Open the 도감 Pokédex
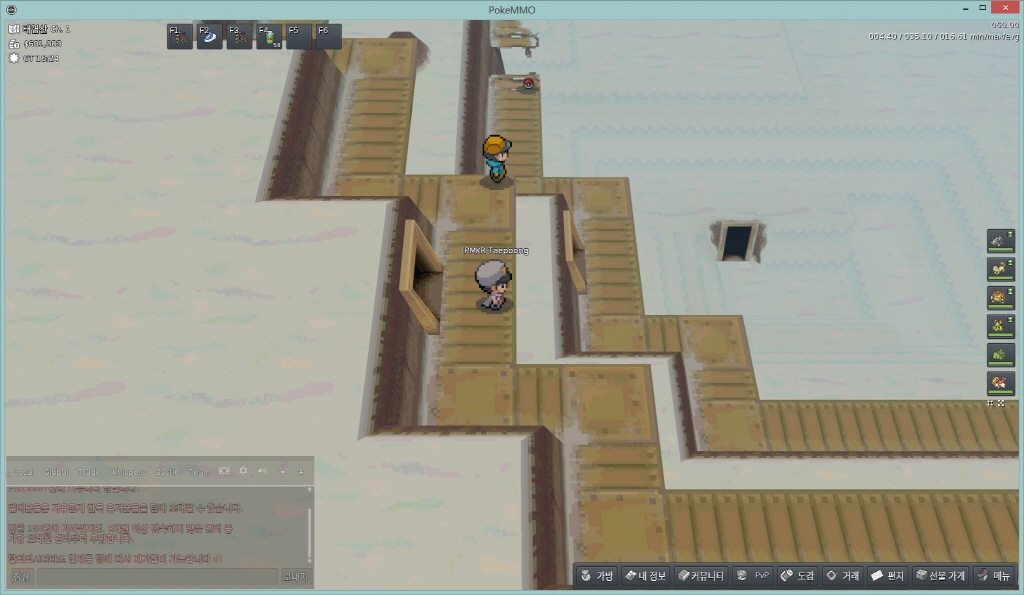The height and width of the screenshot is (595, 1024). click(x=798, y=576)
